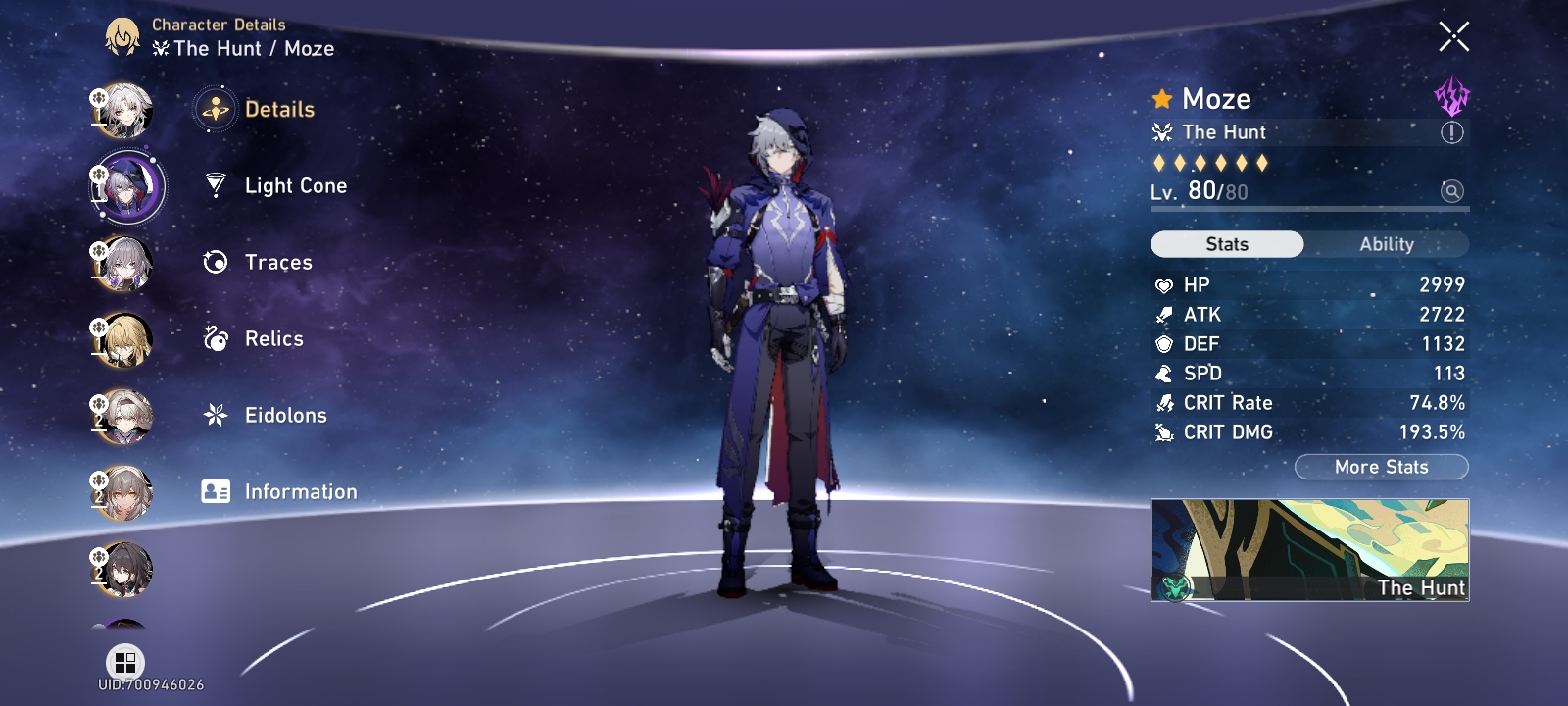Select the bottom gray-haired character portrait

(124, 567)
